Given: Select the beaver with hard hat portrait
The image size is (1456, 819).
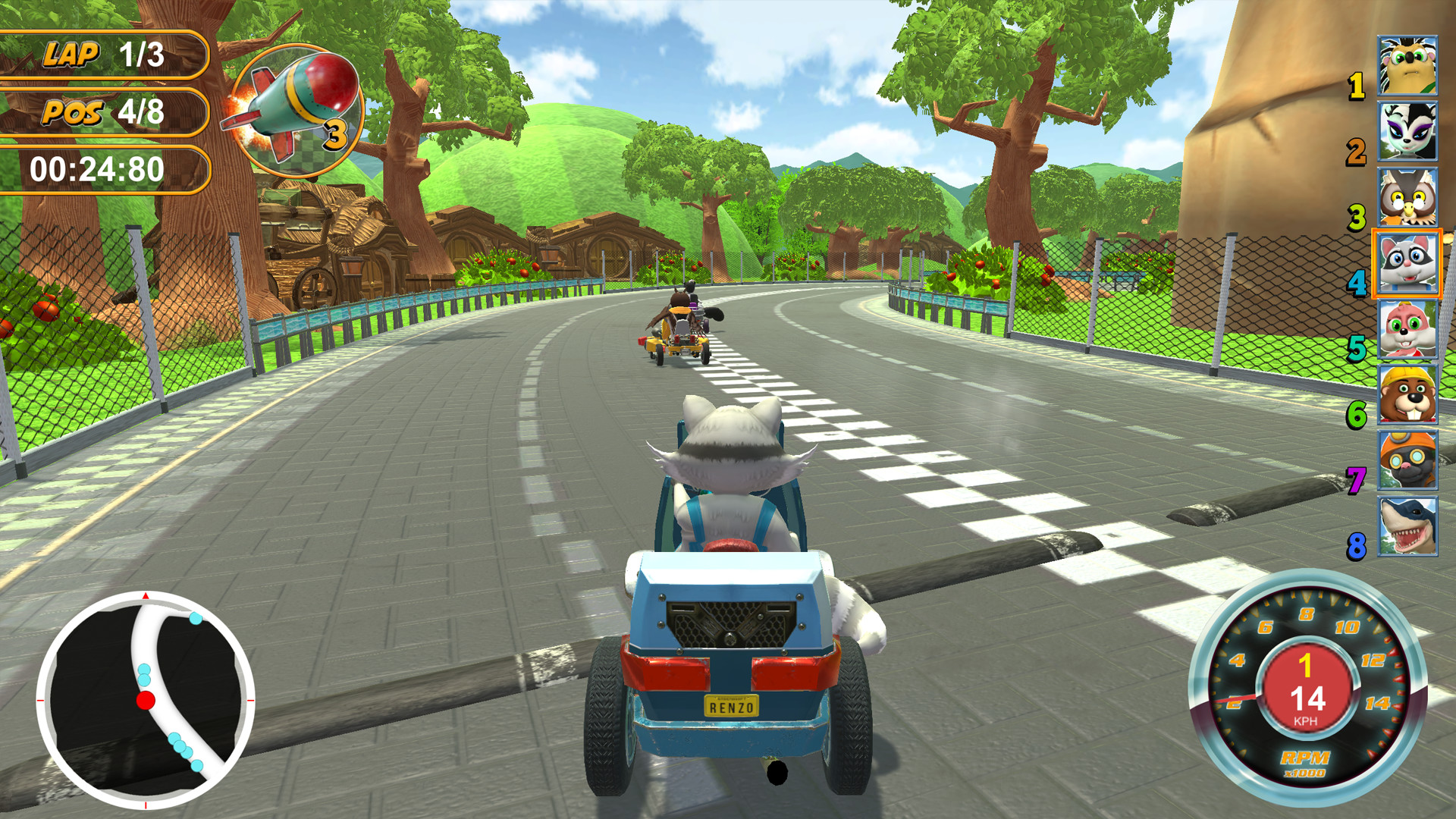Looking at the screenshot, I should click(1407, 393).
